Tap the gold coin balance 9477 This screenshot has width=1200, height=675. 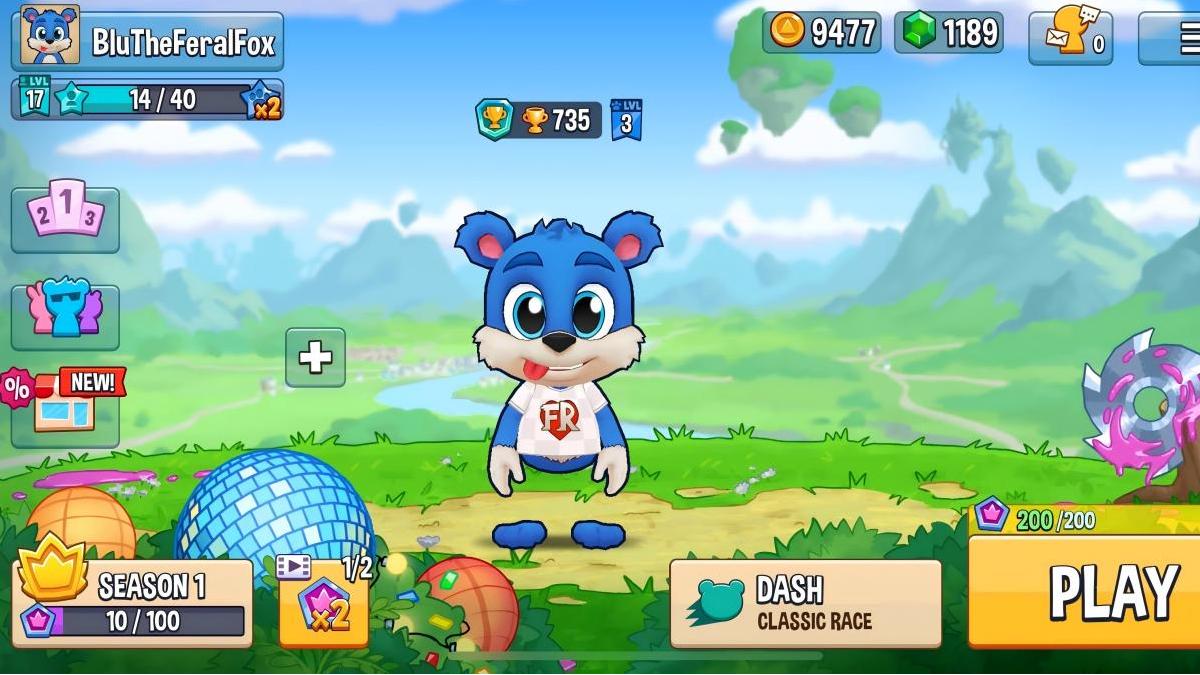point(821,32)
